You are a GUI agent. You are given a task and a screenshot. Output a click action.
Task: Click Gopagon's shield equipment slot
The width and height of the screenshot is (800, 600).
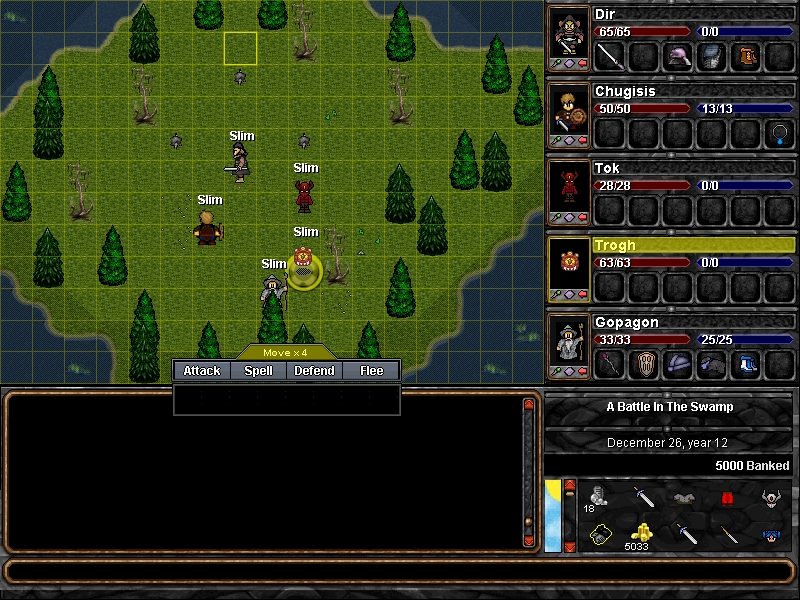(x=643, y=364)
